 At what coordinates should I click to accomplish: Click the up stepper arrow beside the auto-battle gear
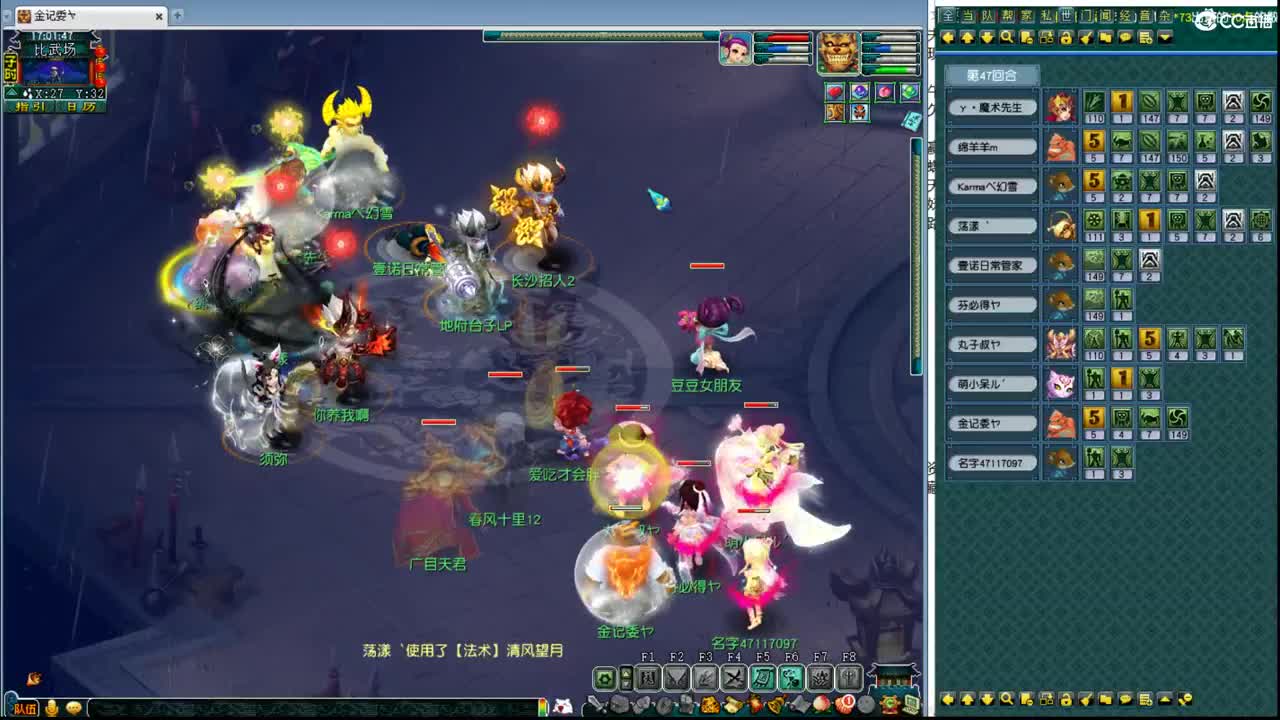click(x=626, y=673)
